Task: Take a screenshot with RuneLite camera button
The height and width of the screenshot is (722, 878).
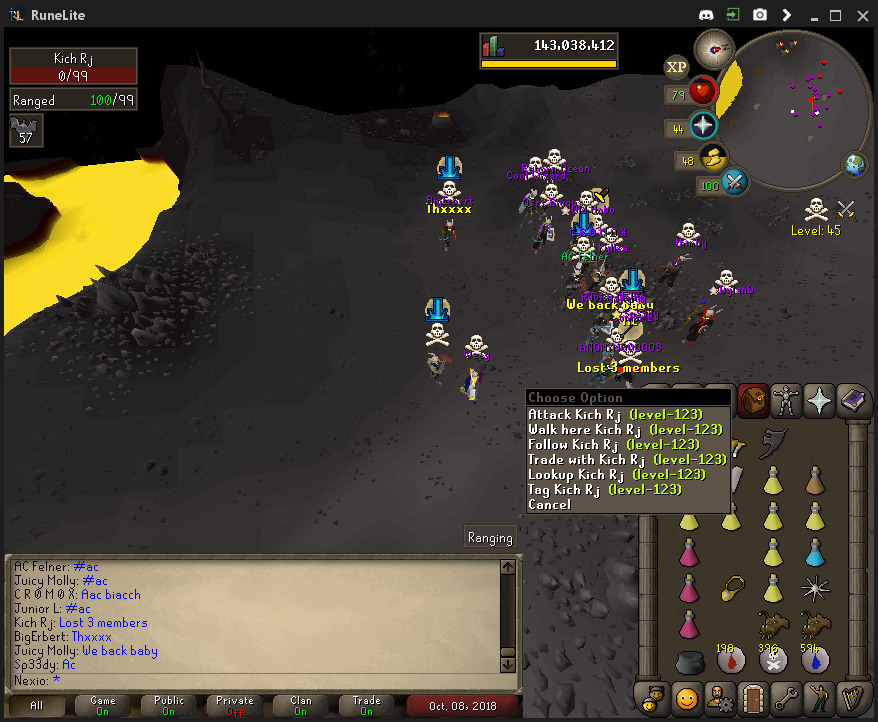Action: pyautogui.click(x=760, y=15)
